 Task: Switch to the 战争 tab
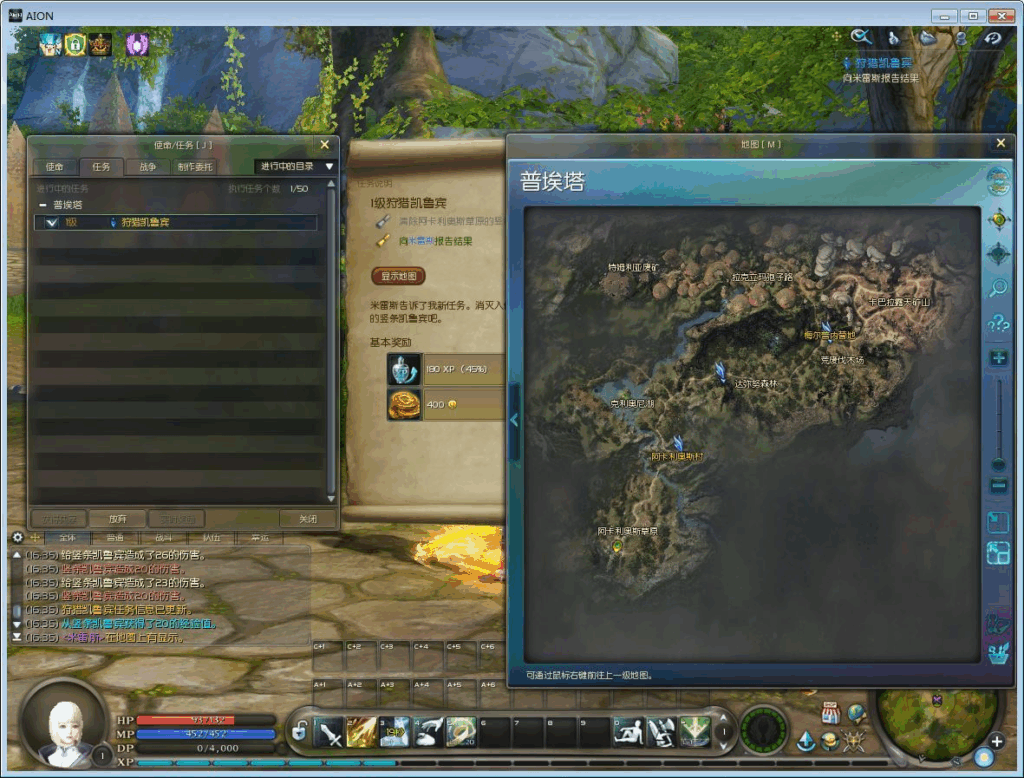point(147,166)
